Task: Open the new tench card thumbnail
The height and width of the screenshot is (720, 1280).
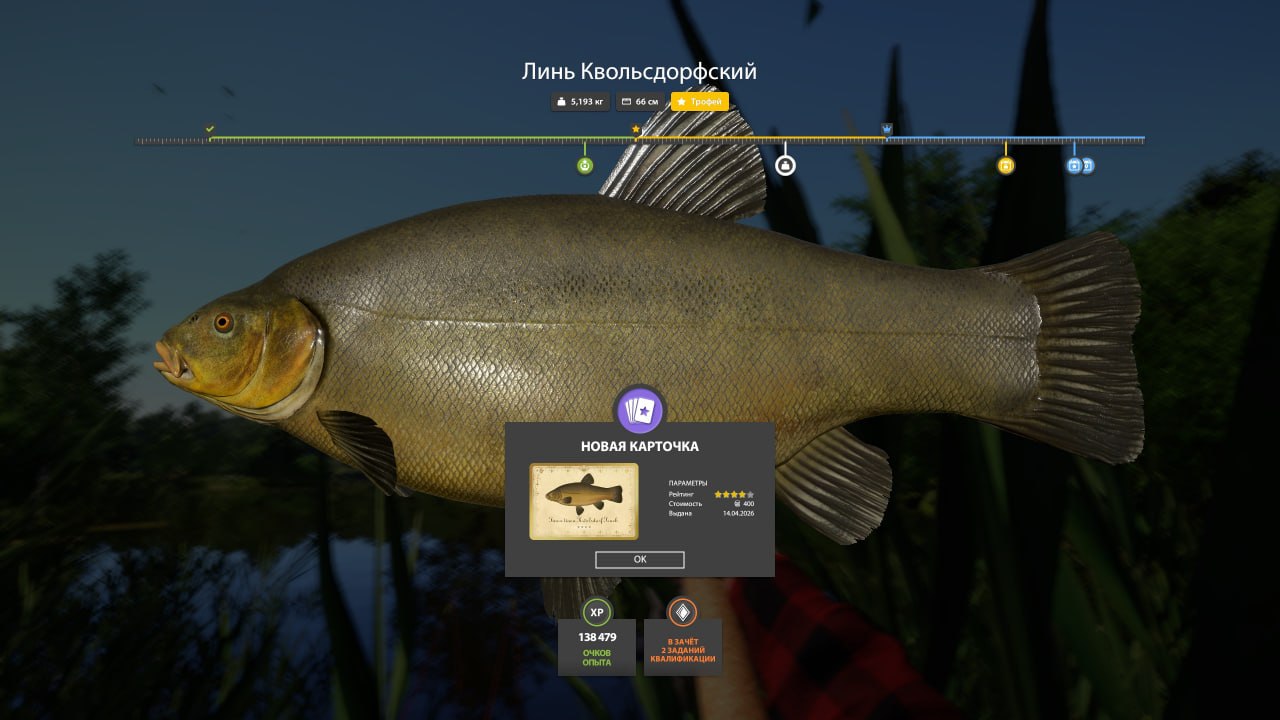Action: coord(584,501)
